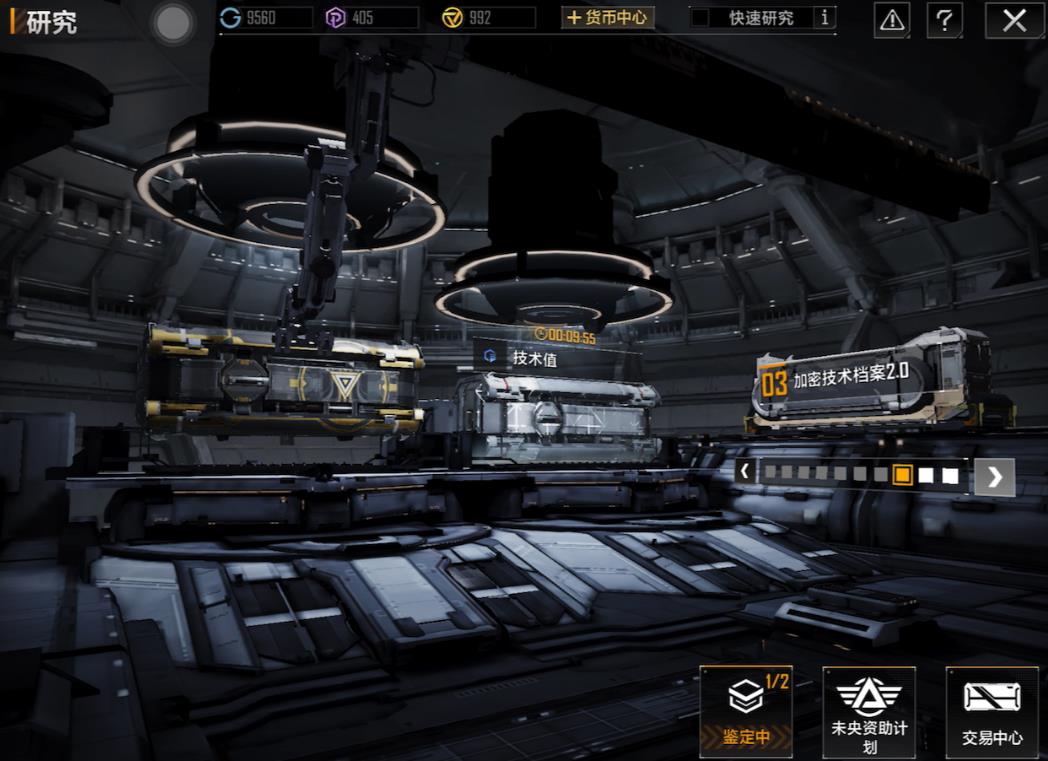
Task: Toggle the 快速研究 checkbox
Action: [x=701, y=18]
